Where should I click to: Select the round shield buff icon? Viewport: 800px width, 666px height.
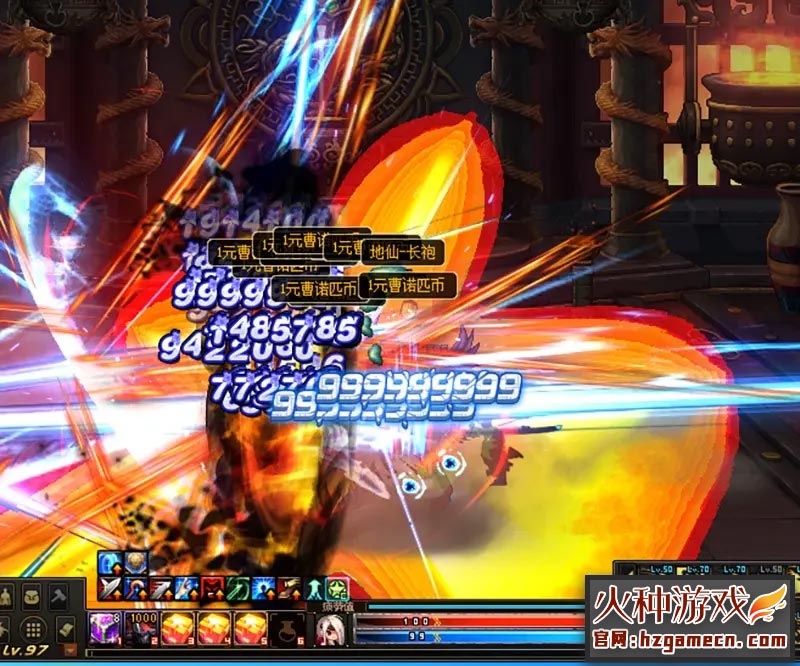point(135,563)
